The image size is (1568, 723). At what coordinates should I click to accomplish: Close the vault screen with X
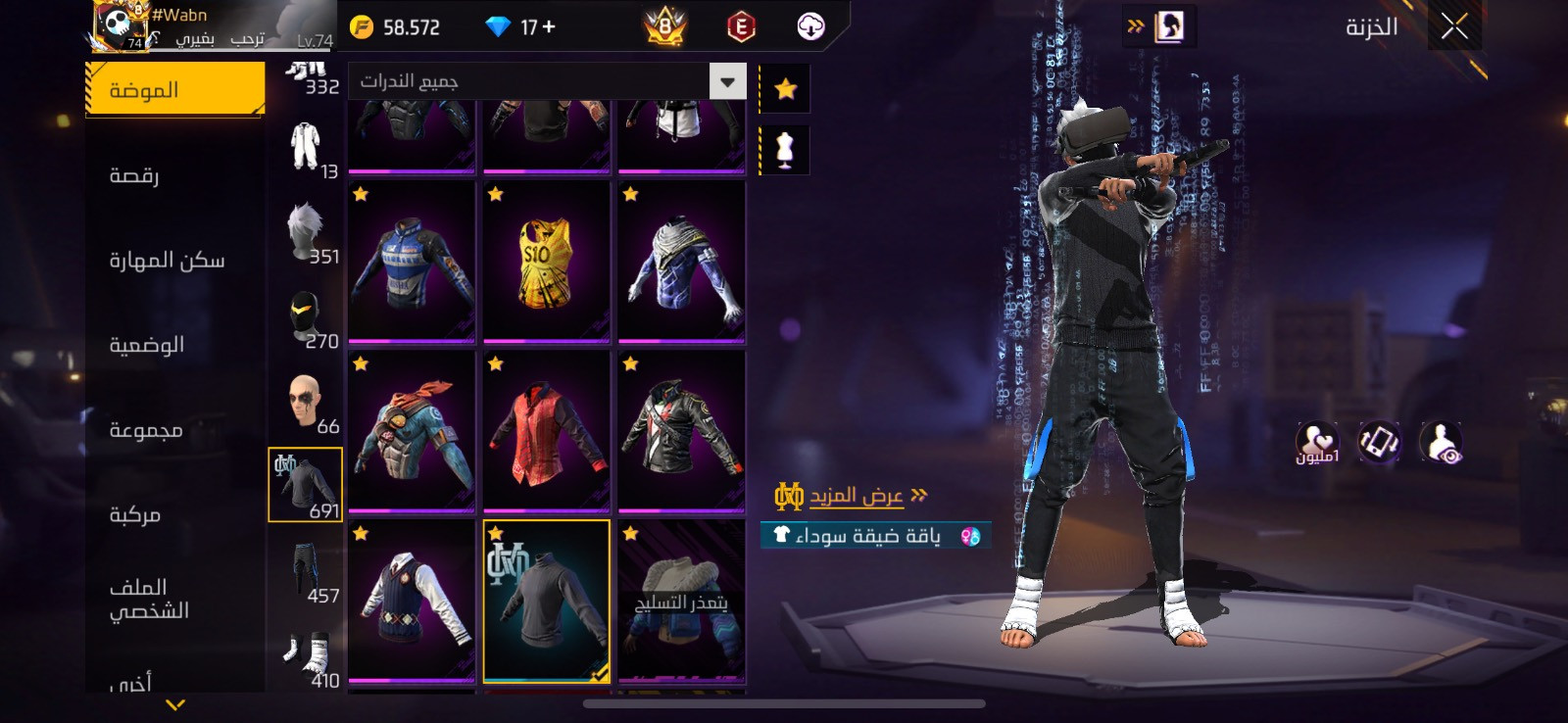1454,26
